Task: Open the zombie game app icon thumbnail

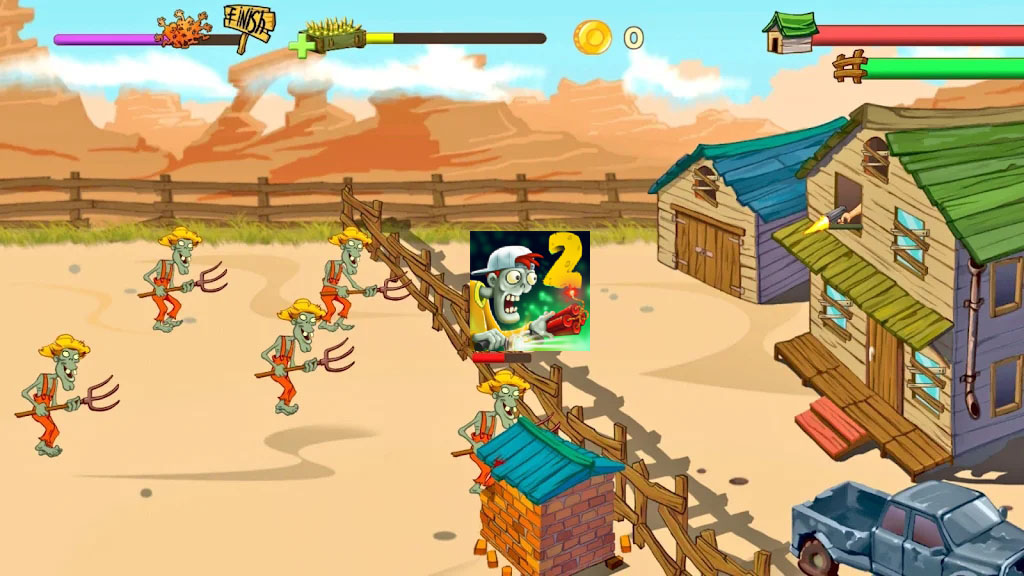Action: click(x=529, y=291)
